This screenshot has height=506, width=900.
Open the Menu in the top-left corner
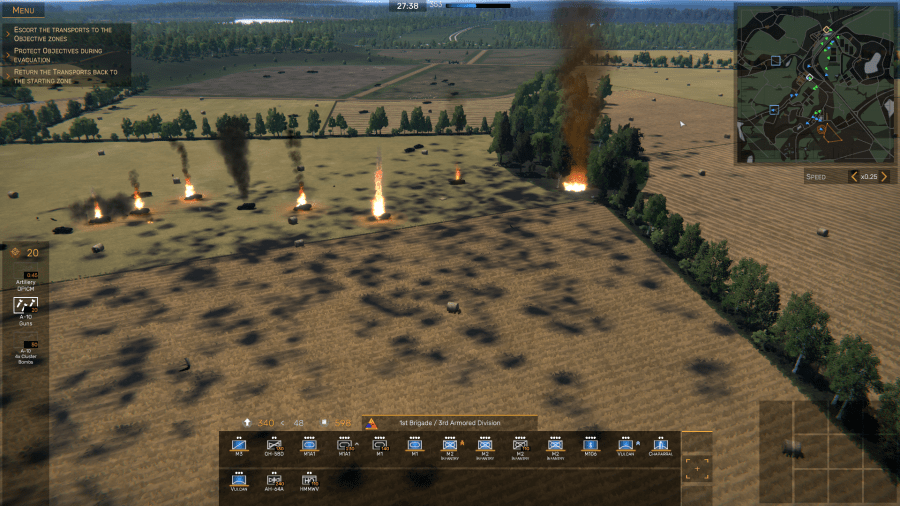tap(22, 11)
